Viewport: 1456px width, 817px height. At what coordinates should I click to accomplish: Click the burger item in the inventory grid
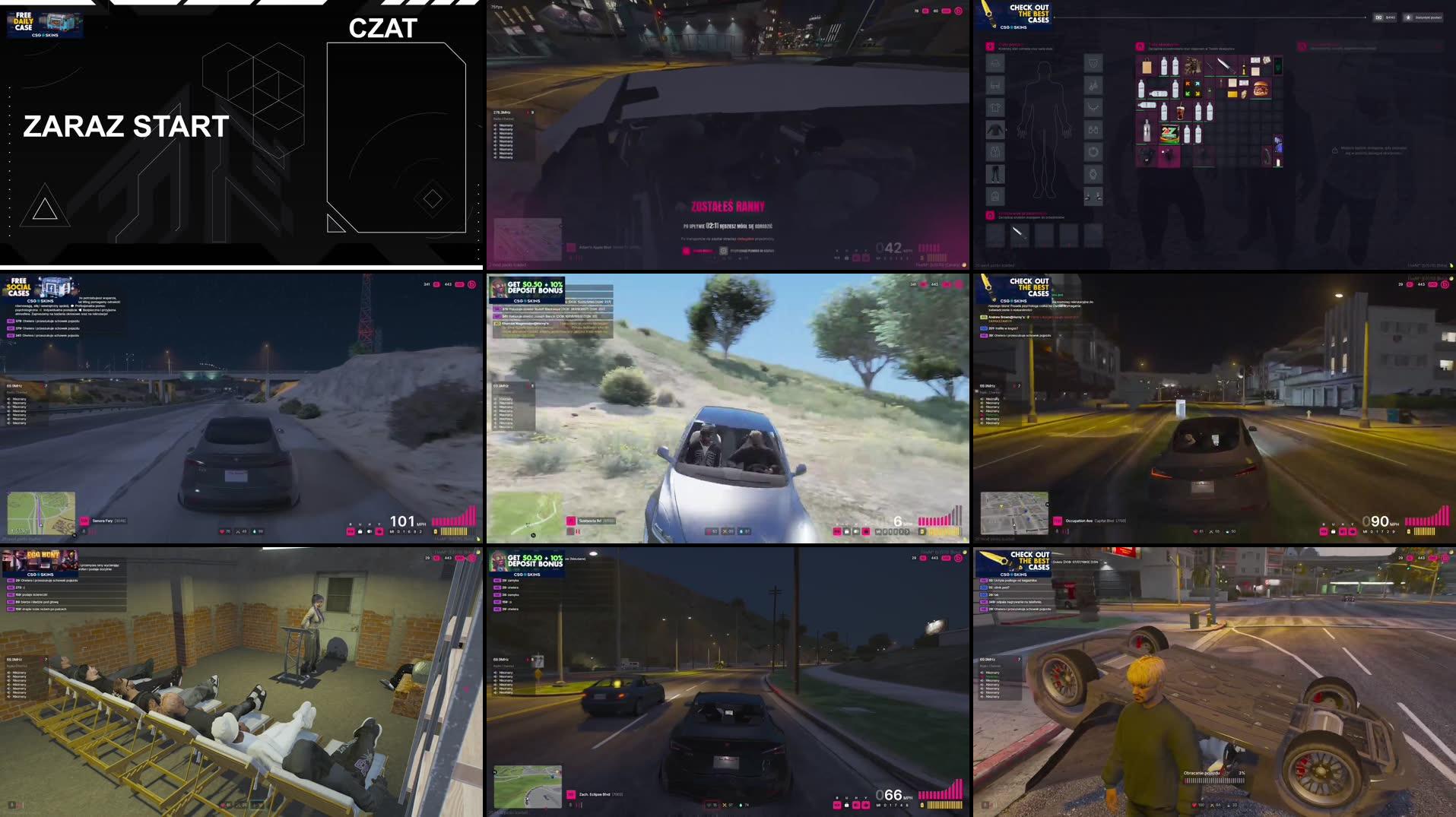[1261, 89]
